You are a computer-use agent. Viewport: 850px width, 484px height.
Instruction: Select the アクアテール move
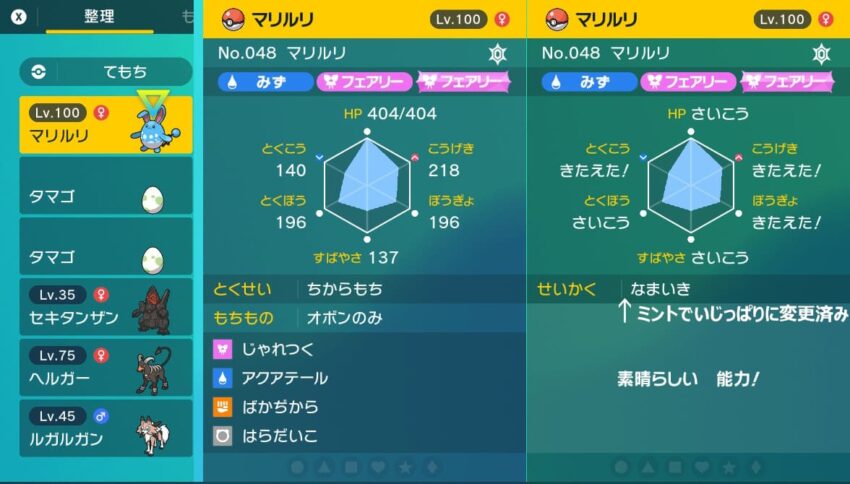[x=364, y=378]
